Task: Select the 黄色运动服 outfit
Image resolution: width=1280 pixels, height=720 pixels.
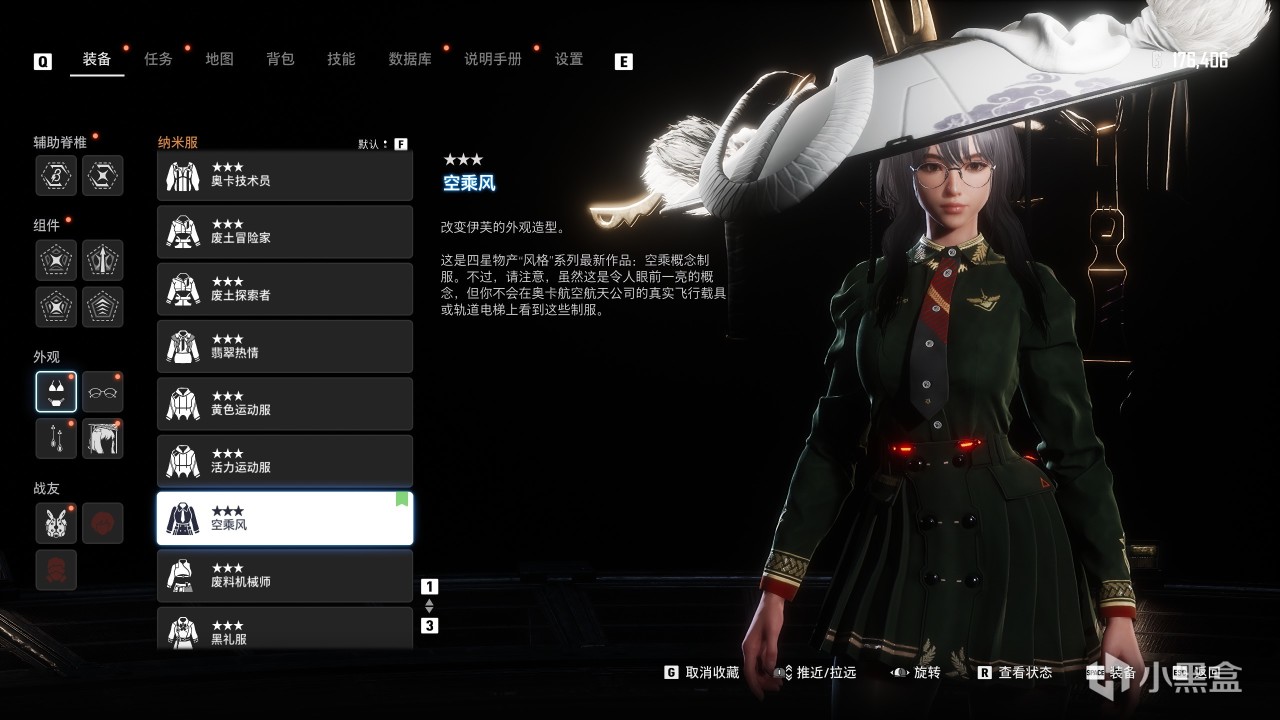Action: 285,404
